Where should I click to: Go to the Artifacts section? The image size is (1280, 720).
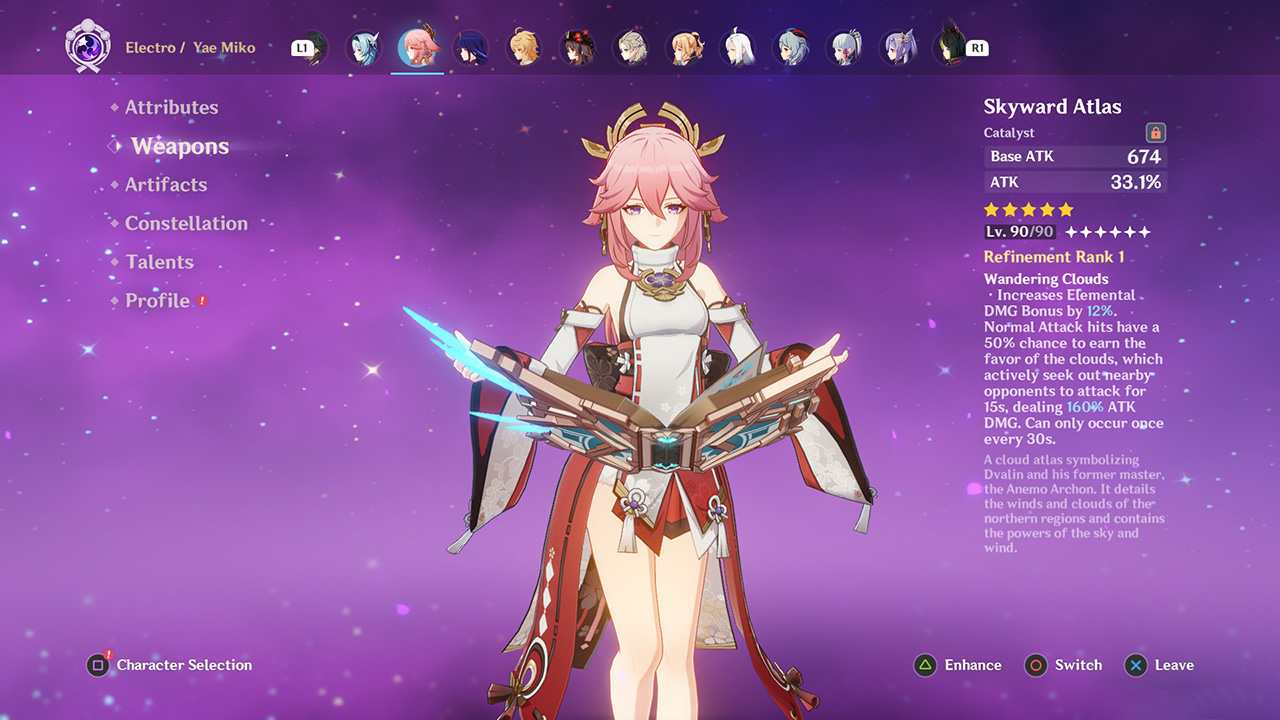(166, 185)
